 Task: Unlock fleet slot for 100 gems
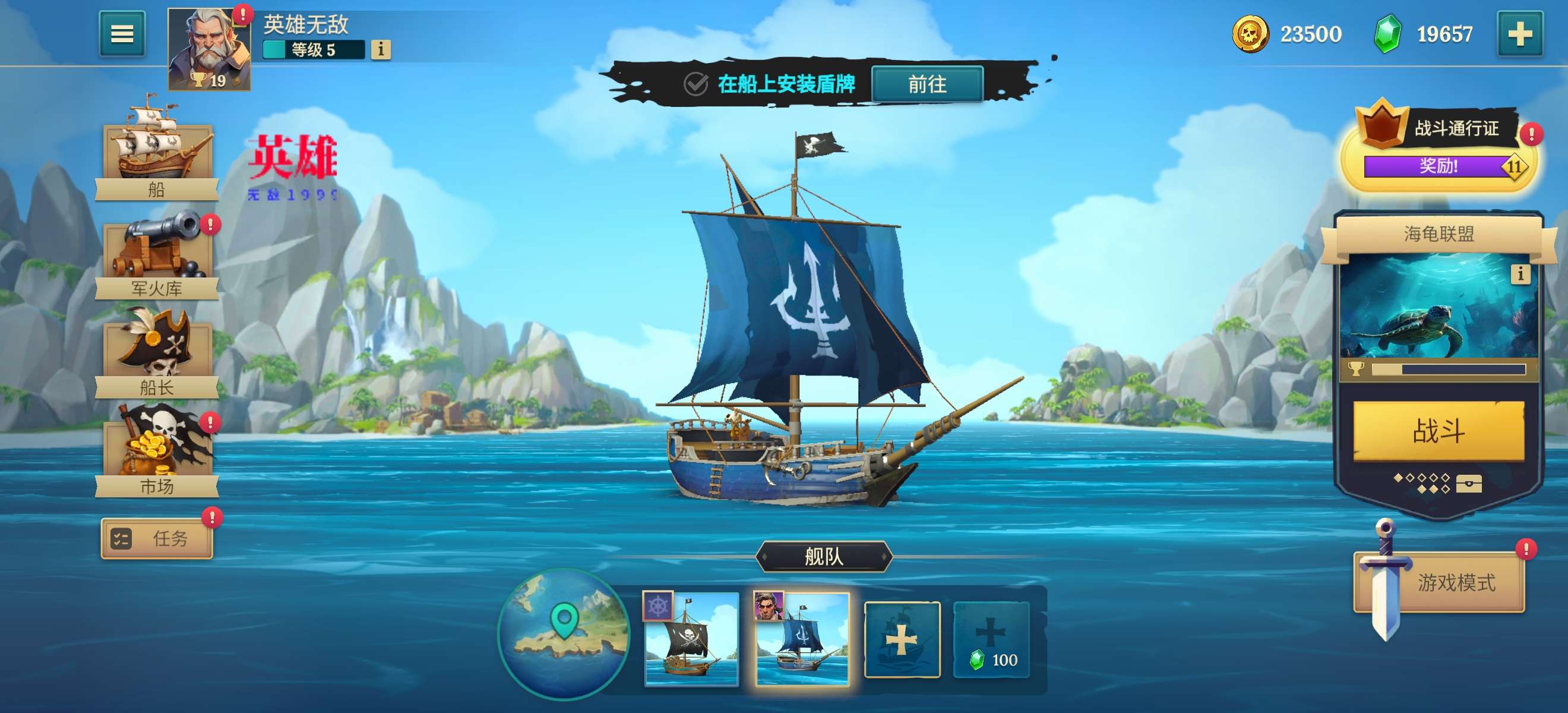pos(991,639)
